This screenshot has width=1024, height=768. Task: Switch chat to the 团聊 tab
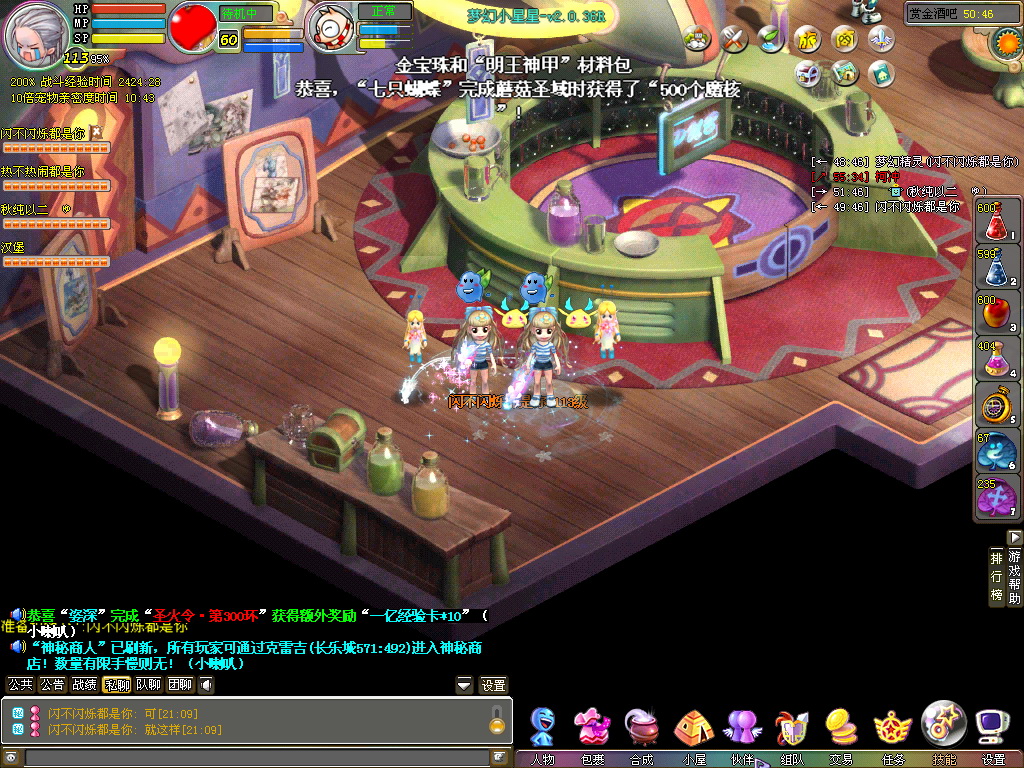tap(180, 685)
